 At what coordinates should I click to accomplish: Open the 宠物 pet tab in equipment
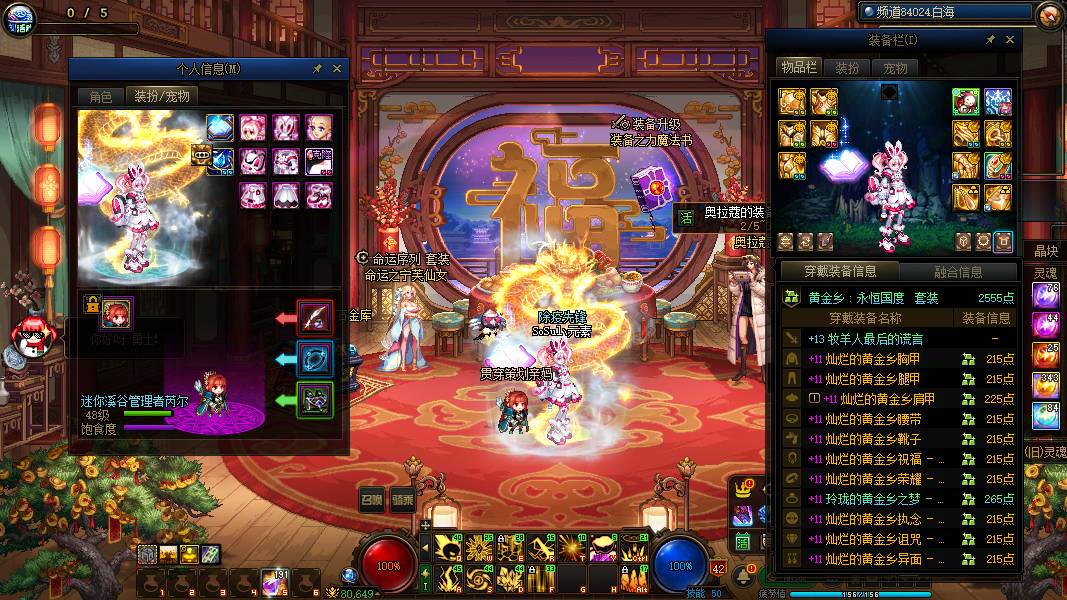[895, 68]
